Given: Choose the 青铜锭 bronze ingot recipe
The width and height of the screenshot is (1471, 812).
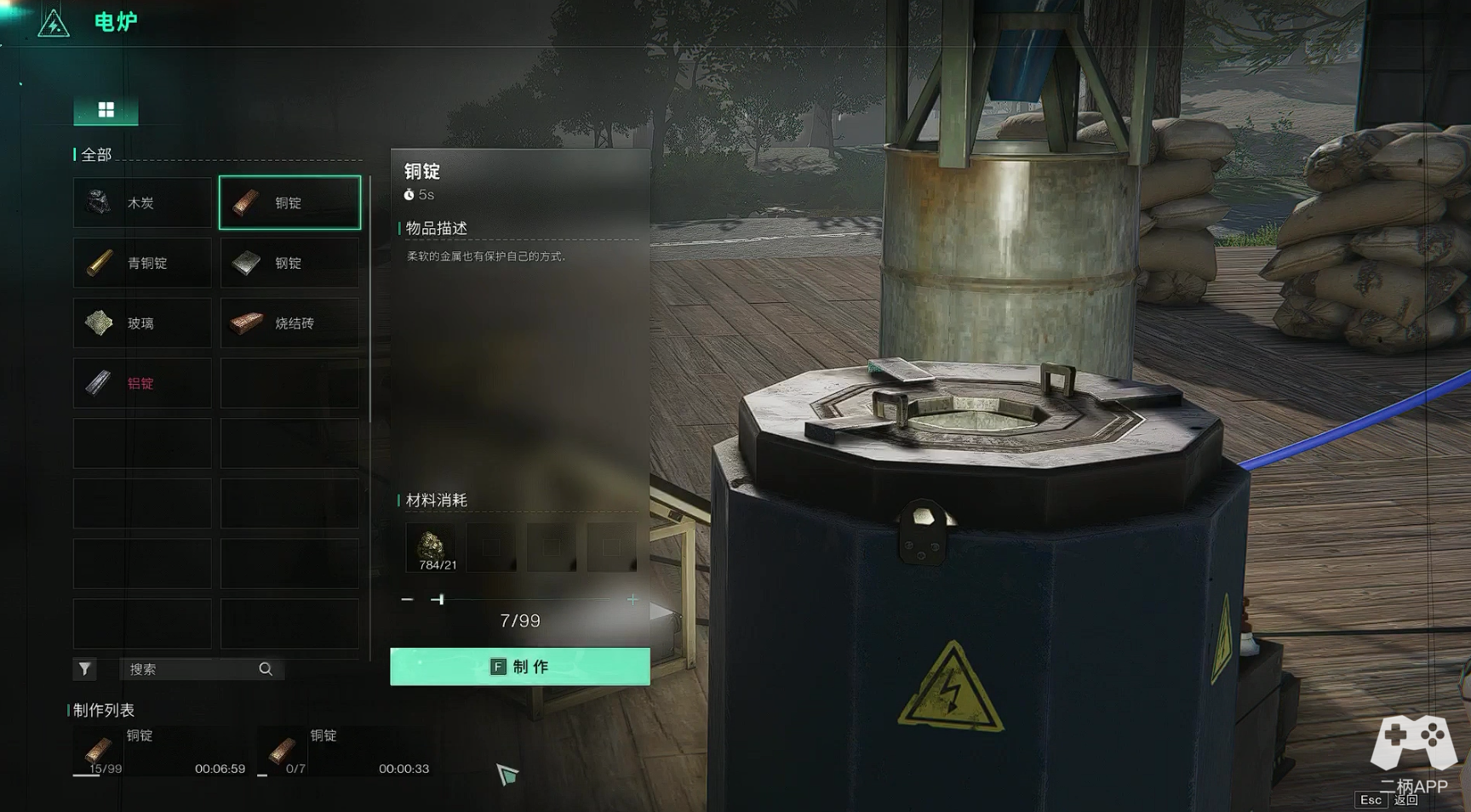Looking at the screenshot, I should pyautogui.click(x=142, y=263).
